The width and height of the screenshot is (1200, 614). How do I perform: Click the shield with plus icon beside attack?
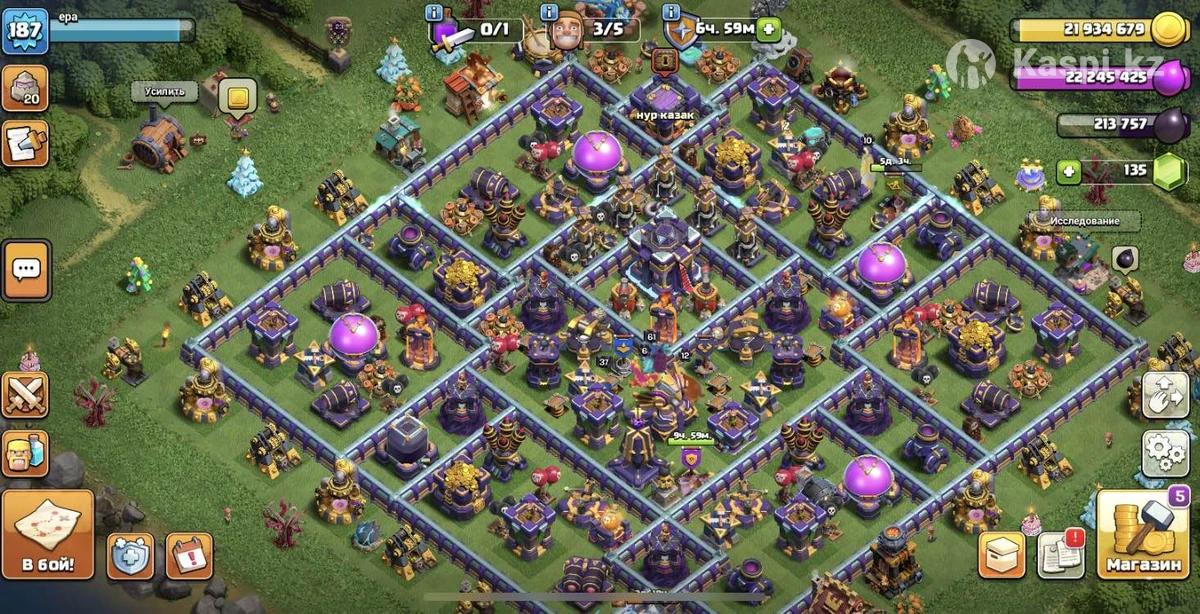pyautogui.click(x=131, y=556)
